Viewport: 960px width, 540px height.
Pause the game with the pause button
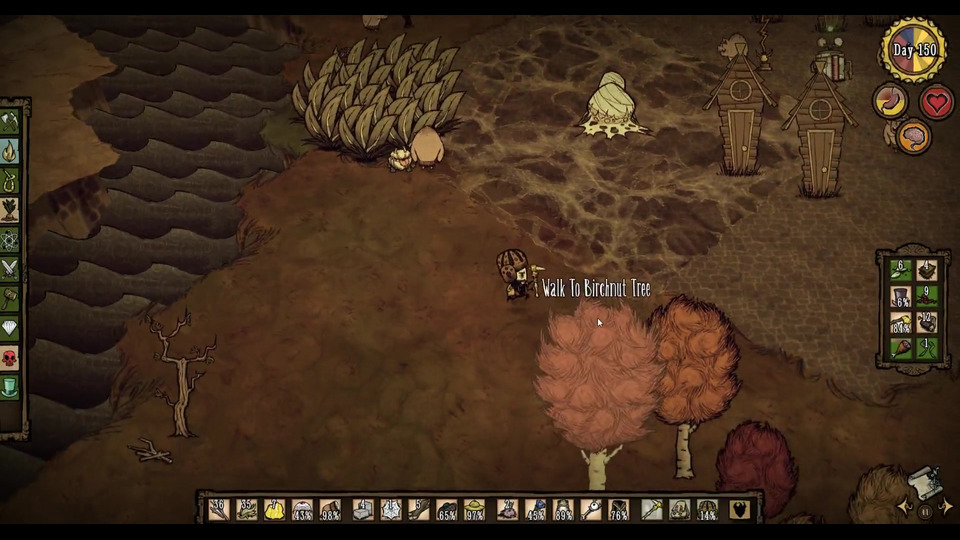(x=925, y=512)
